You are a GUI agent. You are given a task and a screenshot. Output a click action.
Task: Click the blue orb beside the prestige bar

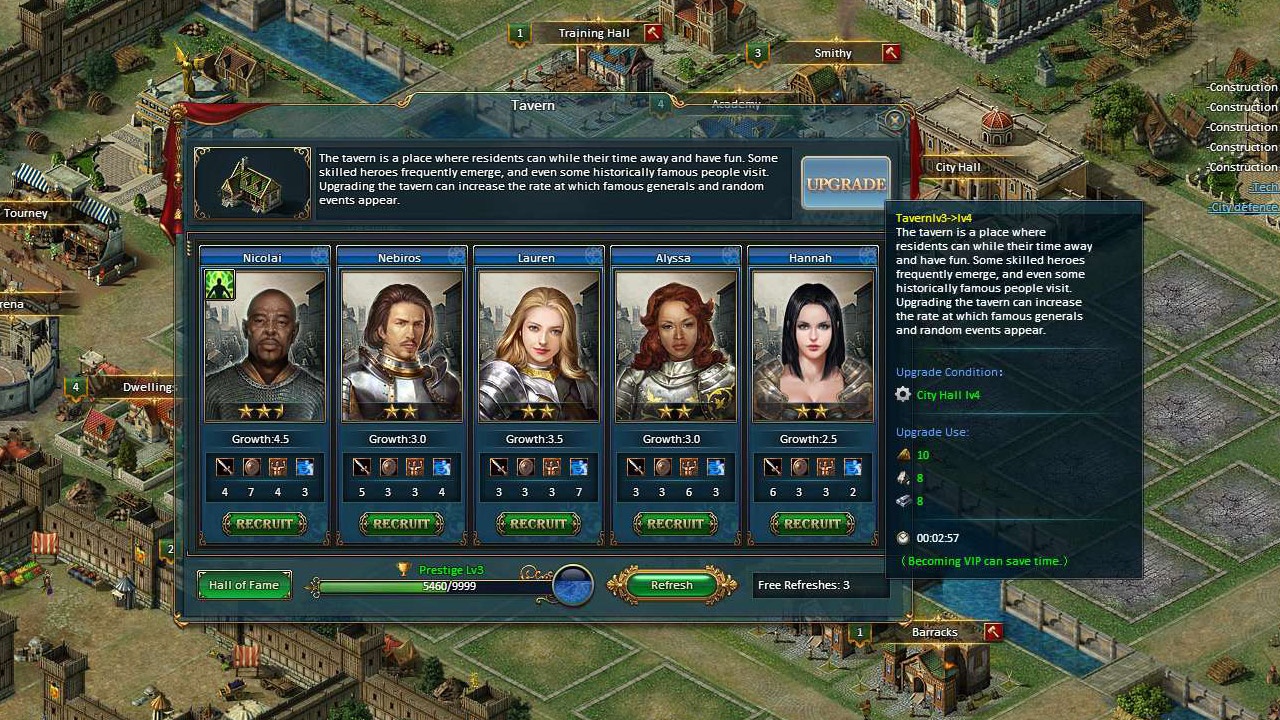[x=573, y=586]
